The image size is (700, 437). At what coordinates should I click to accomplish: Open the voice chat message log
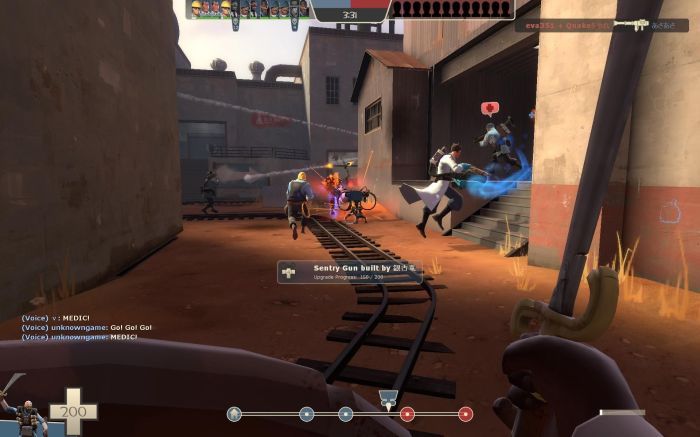(x=80, y=327)
